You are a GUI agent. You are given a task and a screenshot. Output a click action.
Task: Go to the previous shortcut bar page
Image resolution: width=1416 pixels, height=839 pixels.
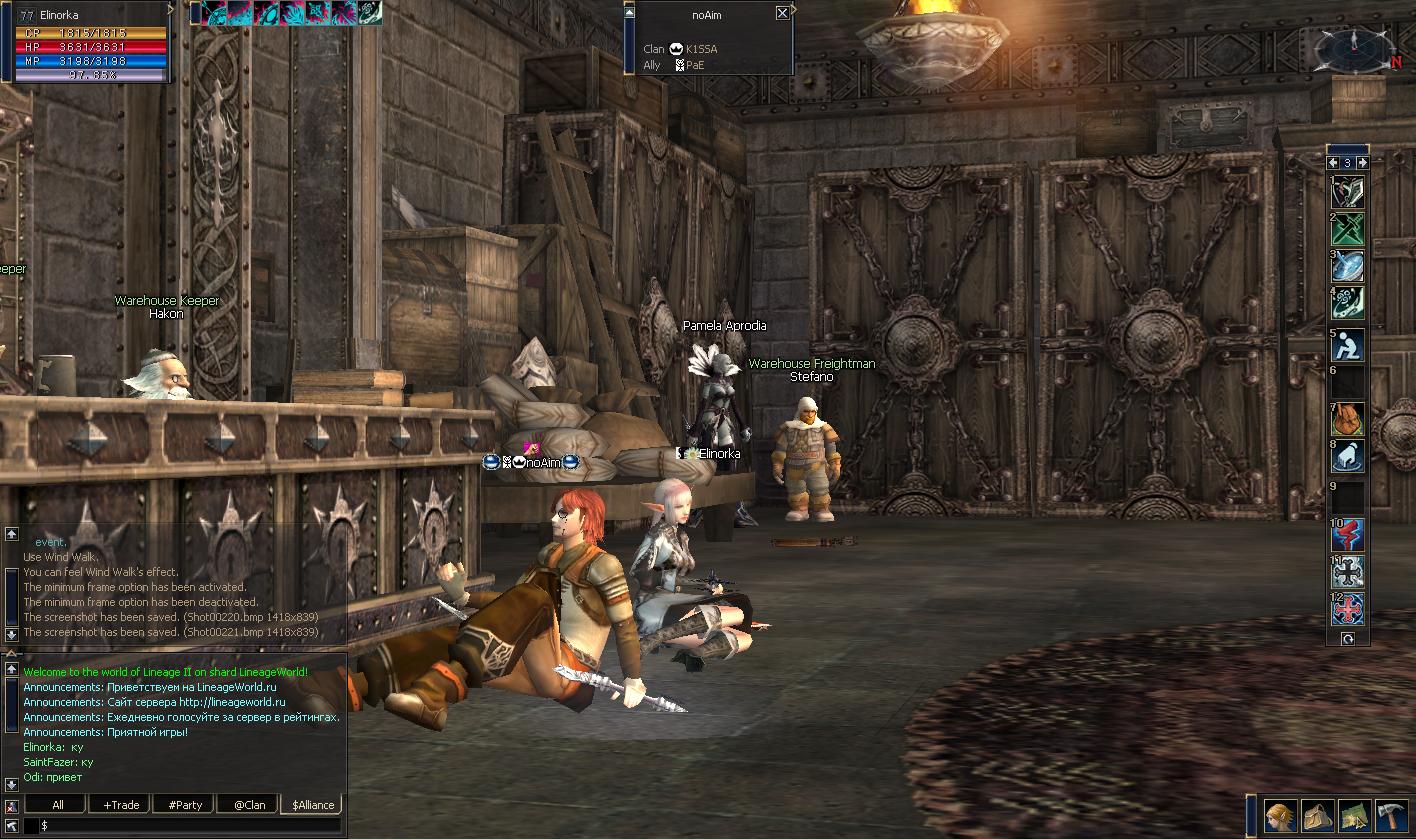[x=1333, y=162]
